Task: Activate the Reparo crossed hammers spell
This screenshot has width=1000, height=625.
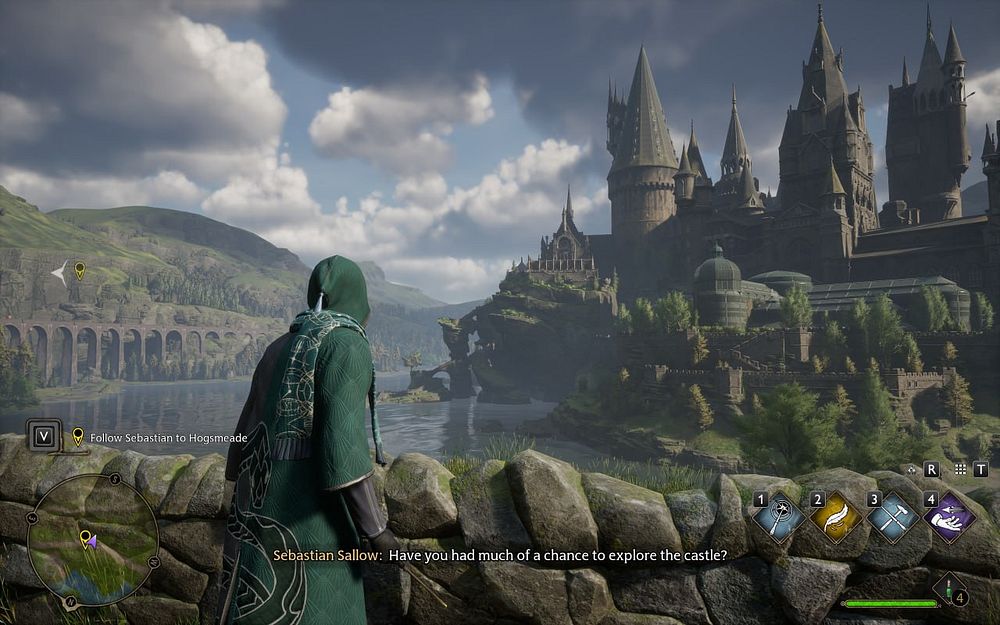Action: point(890,517)
